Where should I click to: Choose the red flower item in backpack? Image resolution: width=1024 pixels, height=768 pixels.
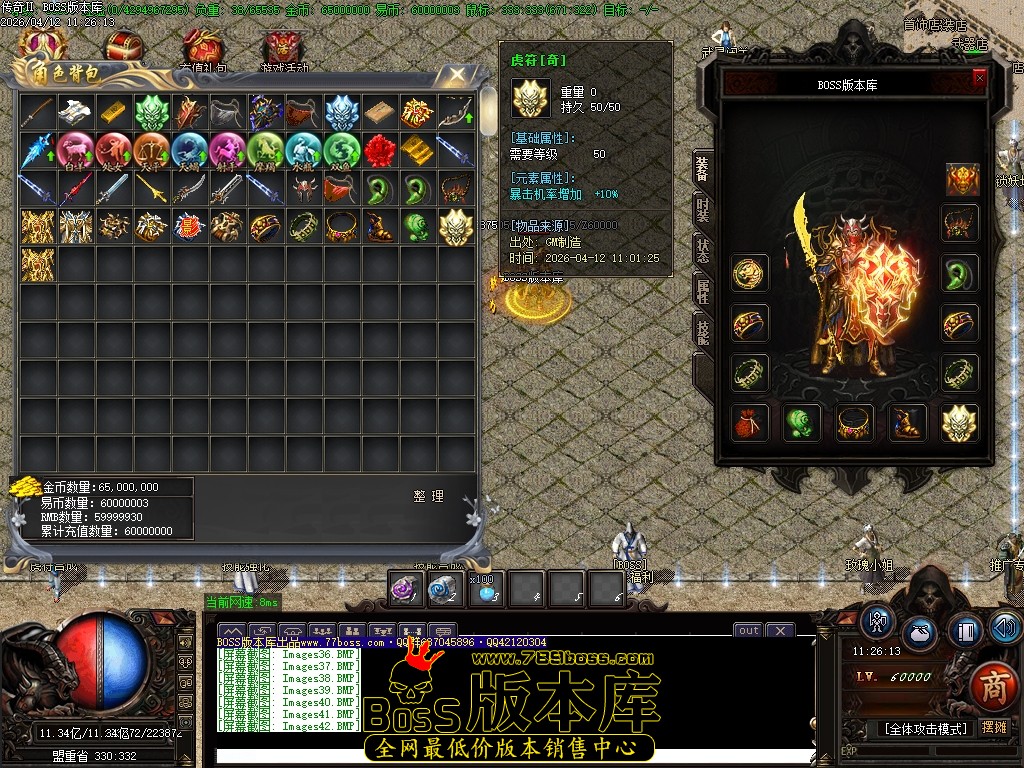coord(380,150)
